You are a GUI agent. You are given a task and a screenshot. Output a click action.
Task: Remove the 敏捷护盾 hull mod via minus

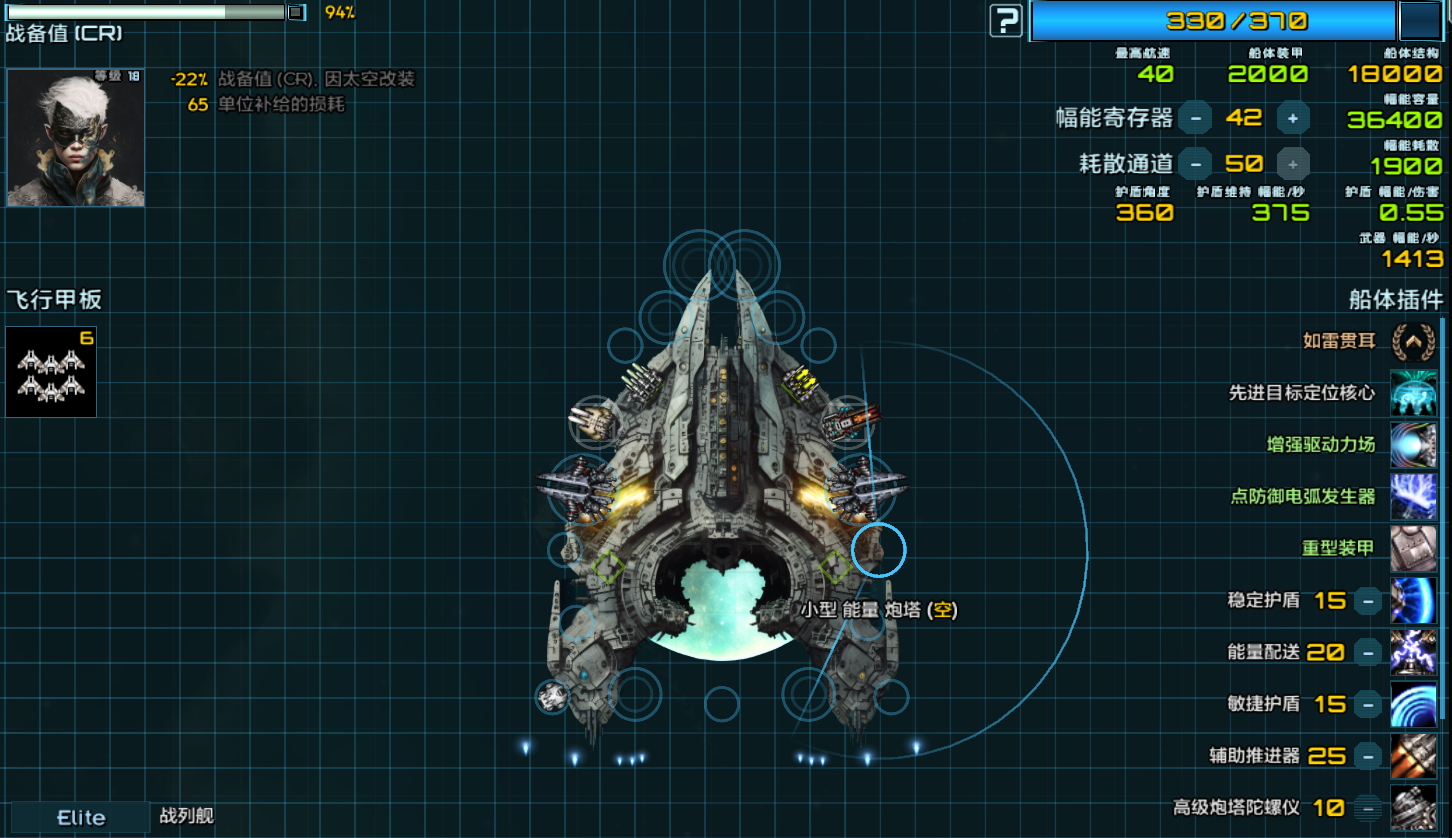(x=1368, y=705)
